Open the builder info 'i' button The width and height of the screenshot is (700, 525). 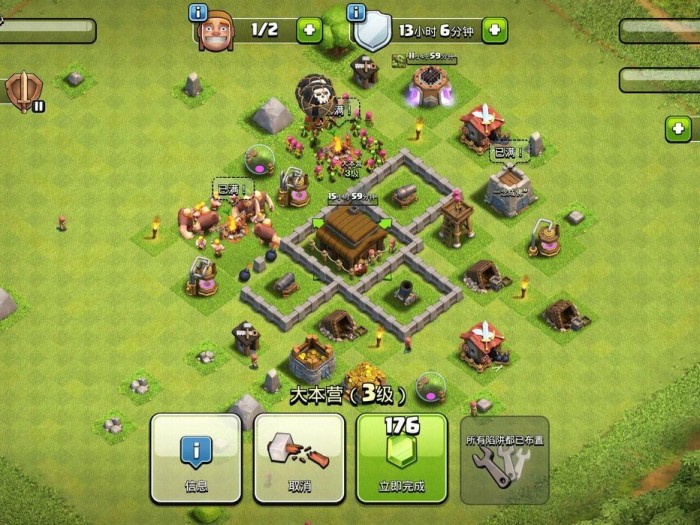[x=197, y=13]
